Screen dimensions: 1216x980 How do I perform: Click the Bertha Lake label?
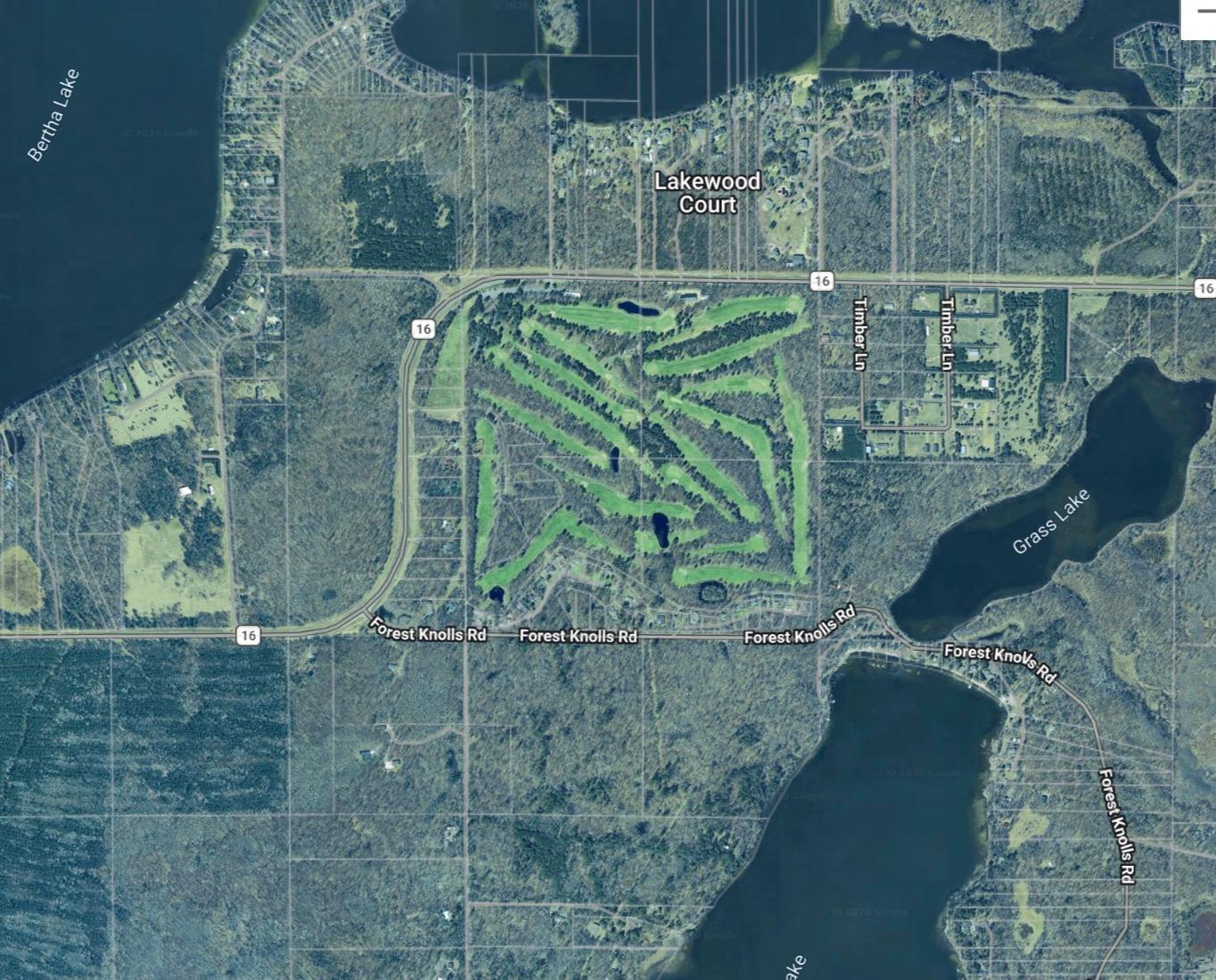55,114
